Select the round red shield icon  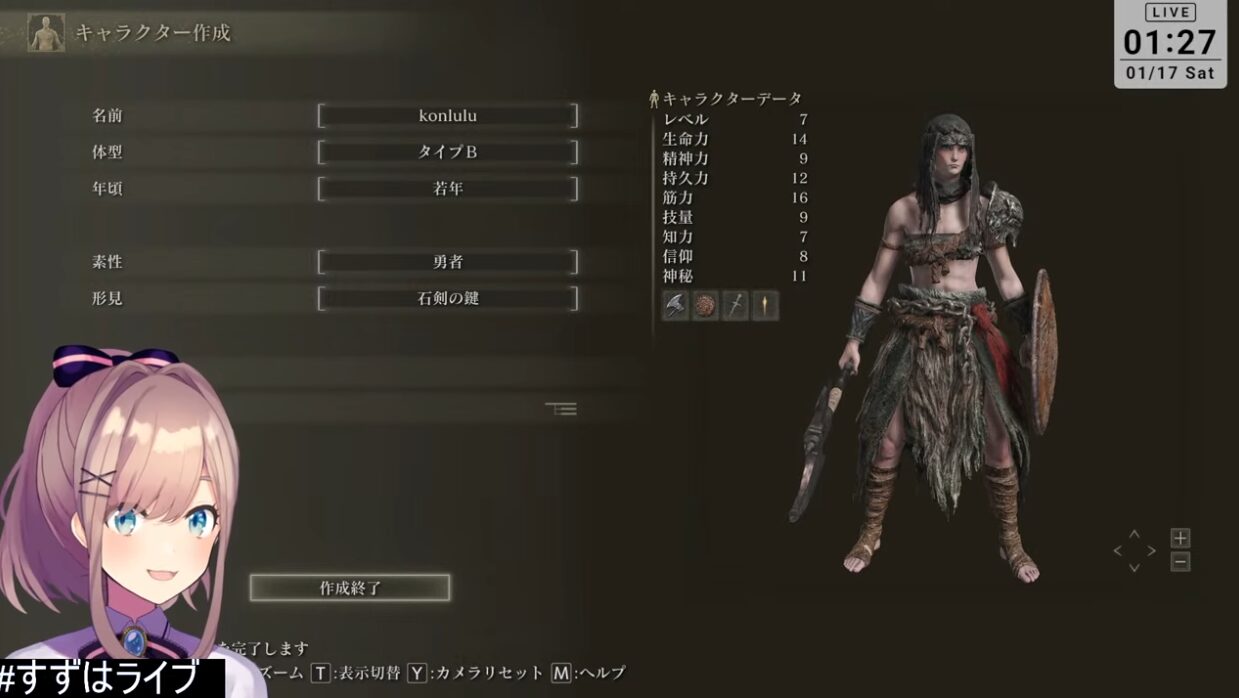[706, 306]
